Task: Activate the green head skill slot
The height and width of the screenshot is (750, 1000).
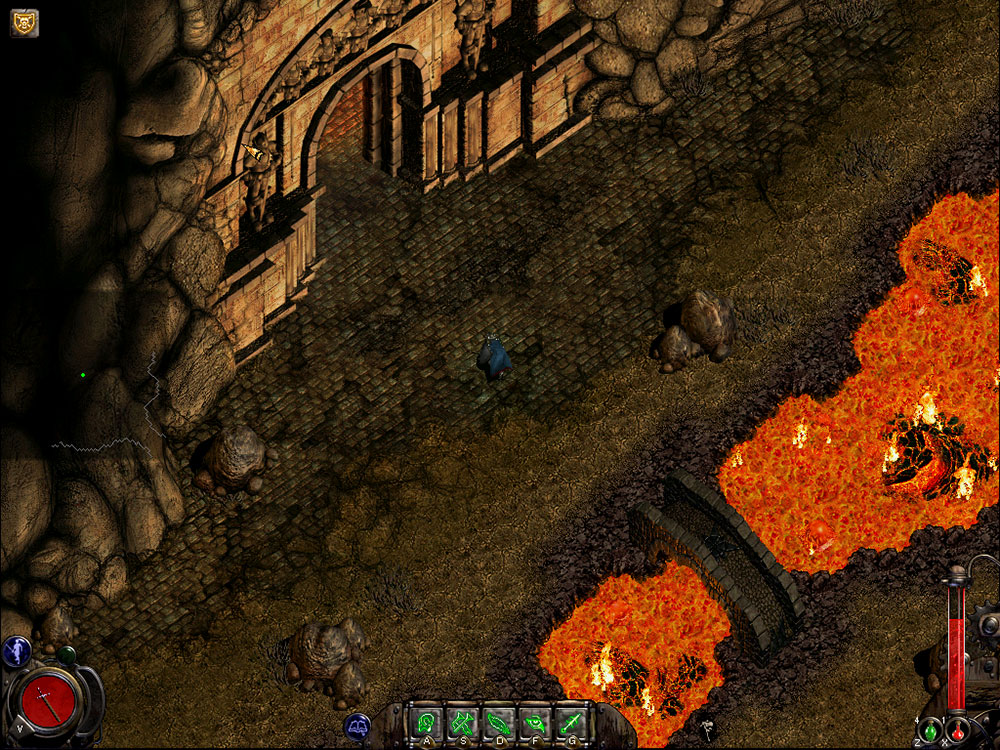Action: pos(427,721)
